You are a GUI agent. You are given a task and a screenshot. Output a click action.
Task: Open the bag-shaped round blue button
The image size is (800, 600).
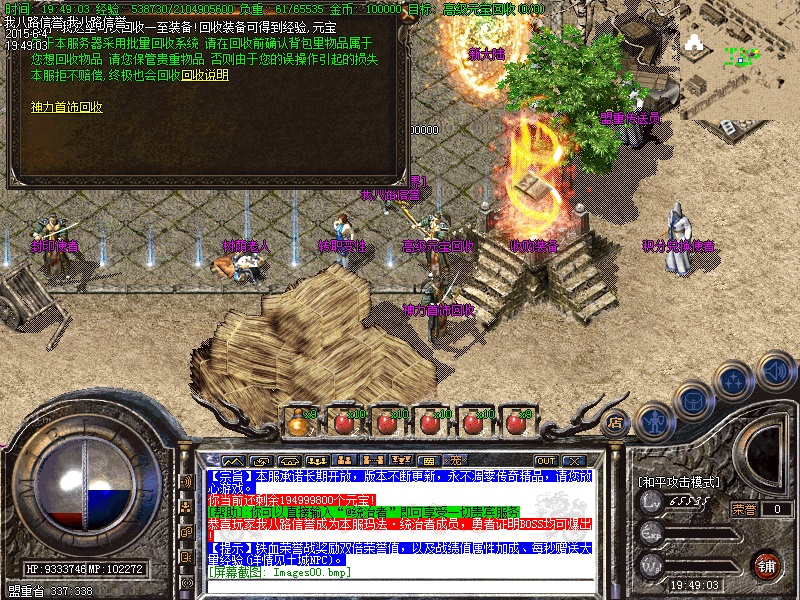692,399
